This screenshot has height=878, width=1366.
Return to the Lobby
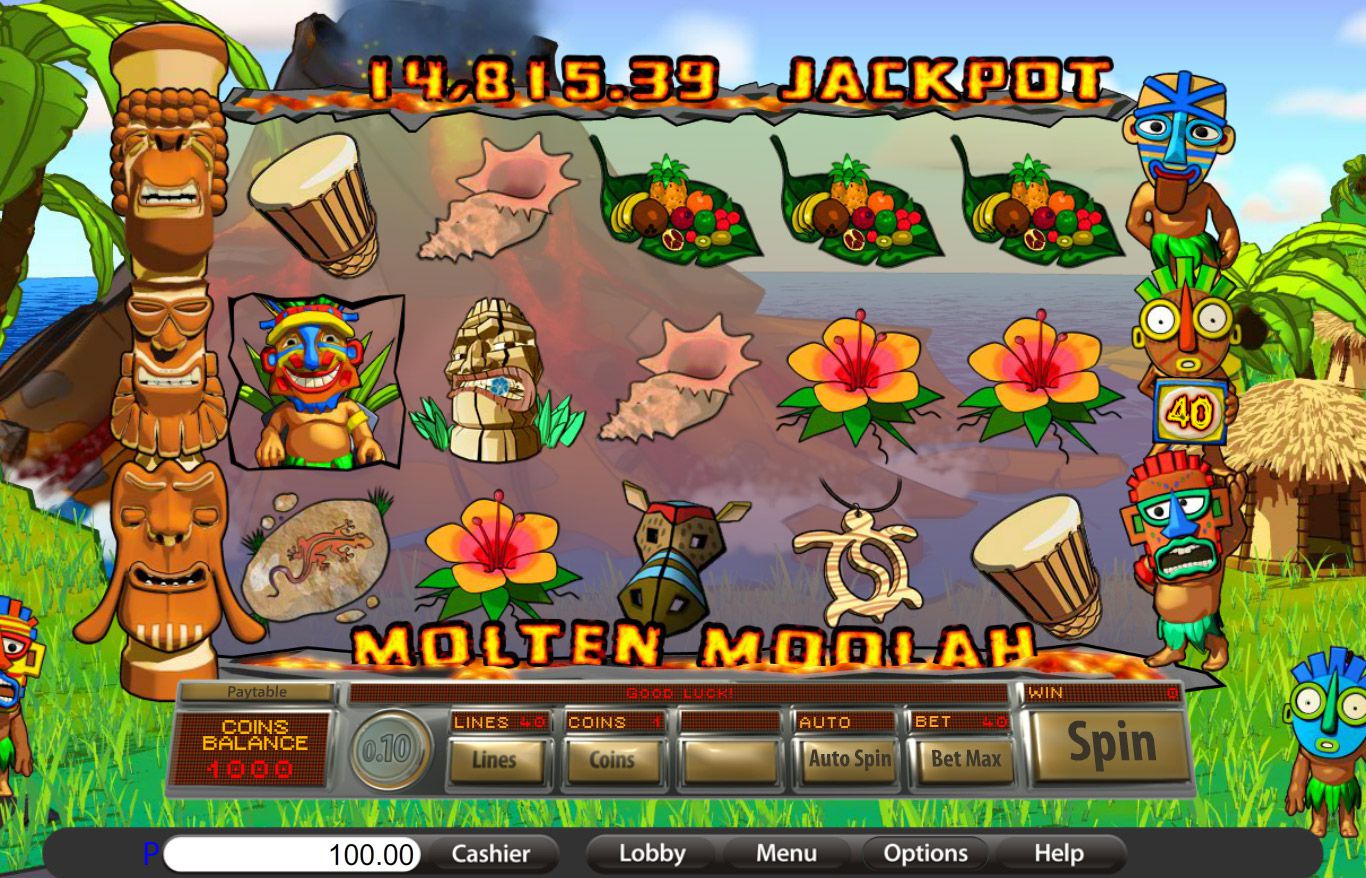(x=652, y=854)
